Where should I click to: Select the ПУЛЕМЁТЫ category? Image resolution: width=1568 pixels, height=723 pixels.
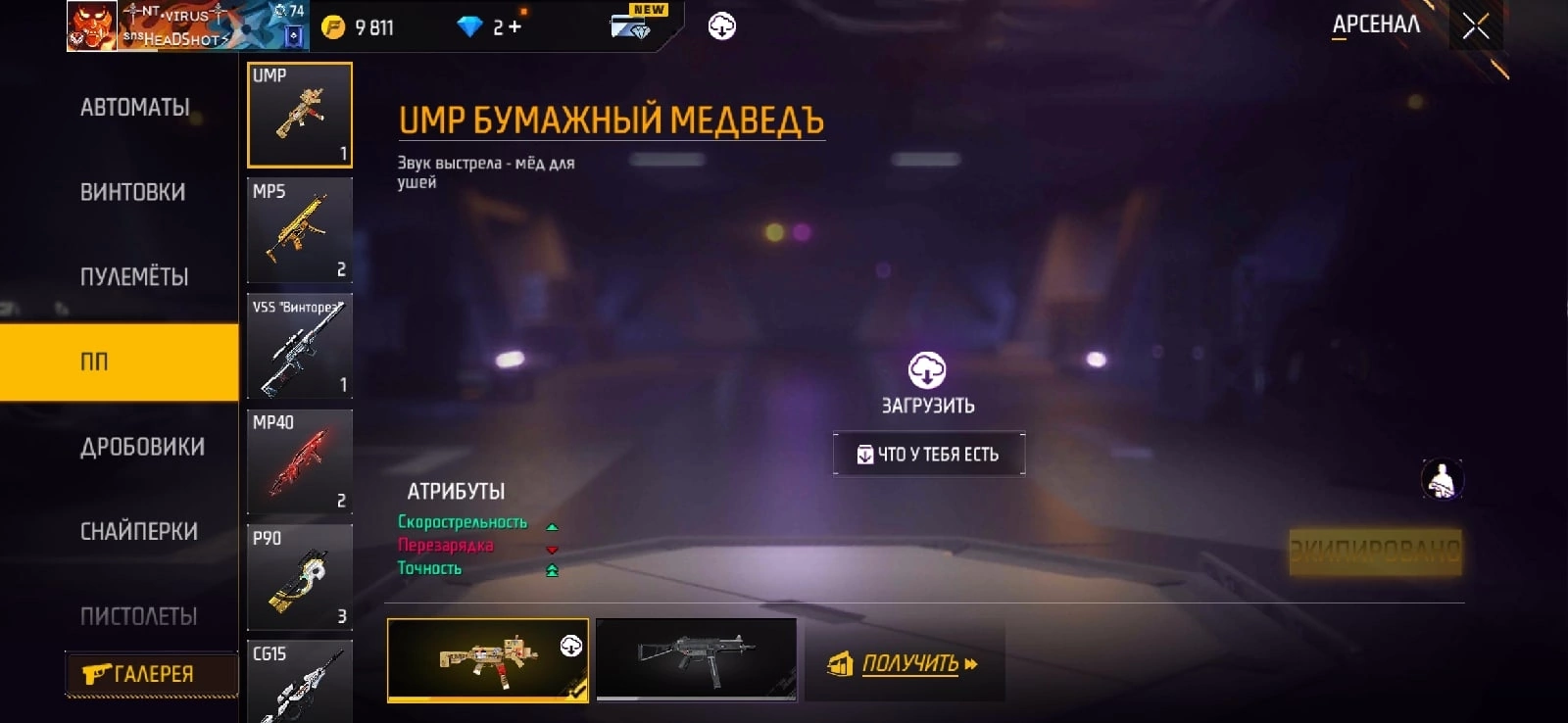pos(134,277)
